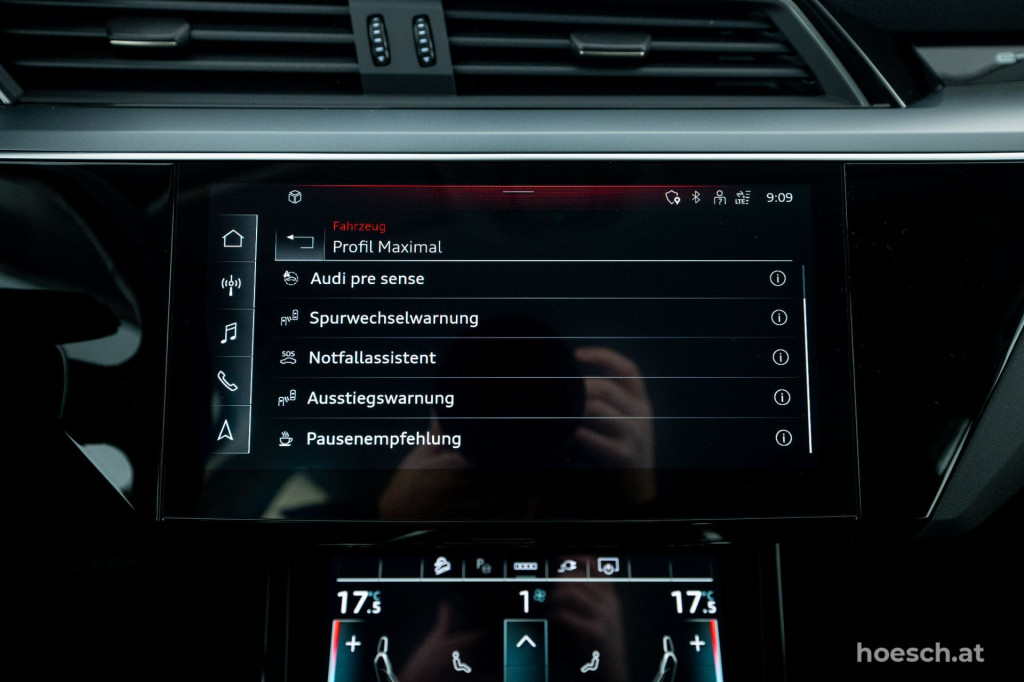The image size is (1024, 682).
Task: Launch navigation with the arrow icon
Action: (226, 430)
